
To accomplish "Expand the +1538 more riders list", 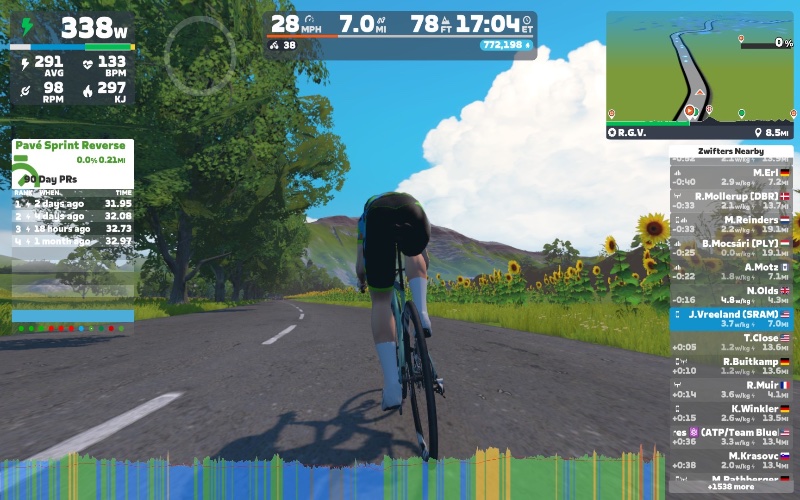I will tap(731, 487).
